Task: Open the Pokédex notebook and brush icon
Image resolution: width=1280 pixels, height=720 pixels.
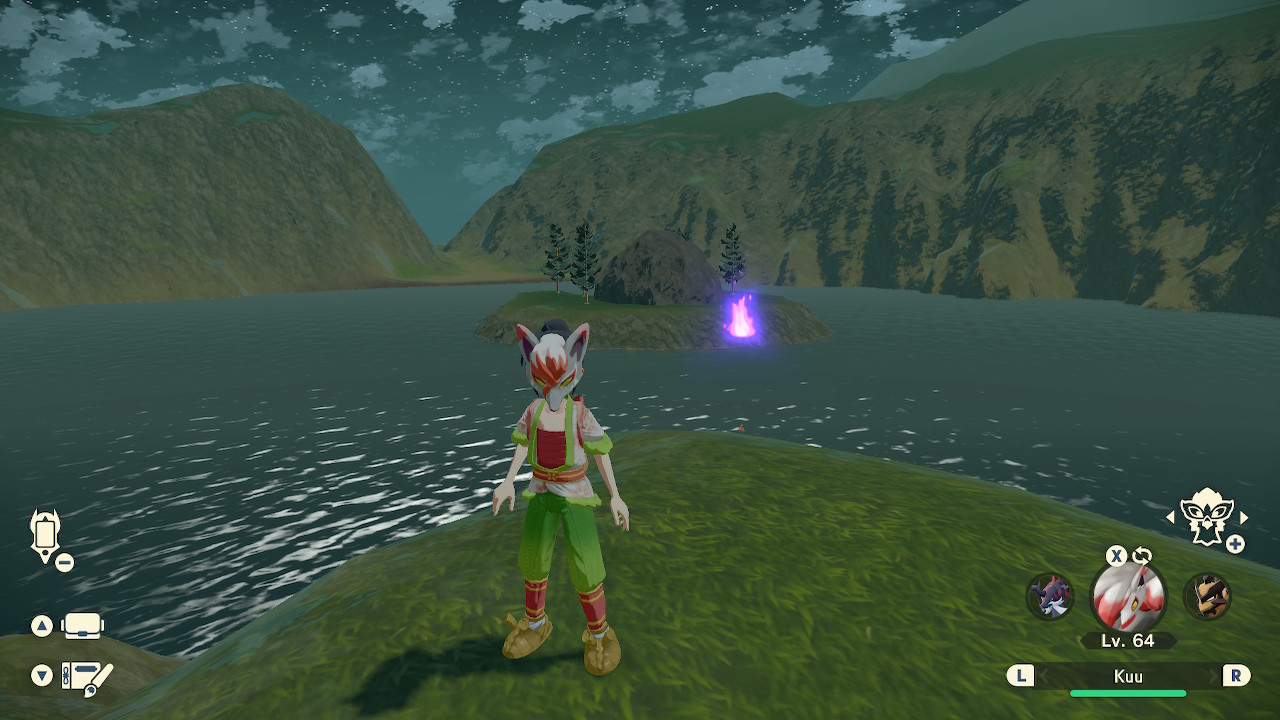Action: coord(87,677)
